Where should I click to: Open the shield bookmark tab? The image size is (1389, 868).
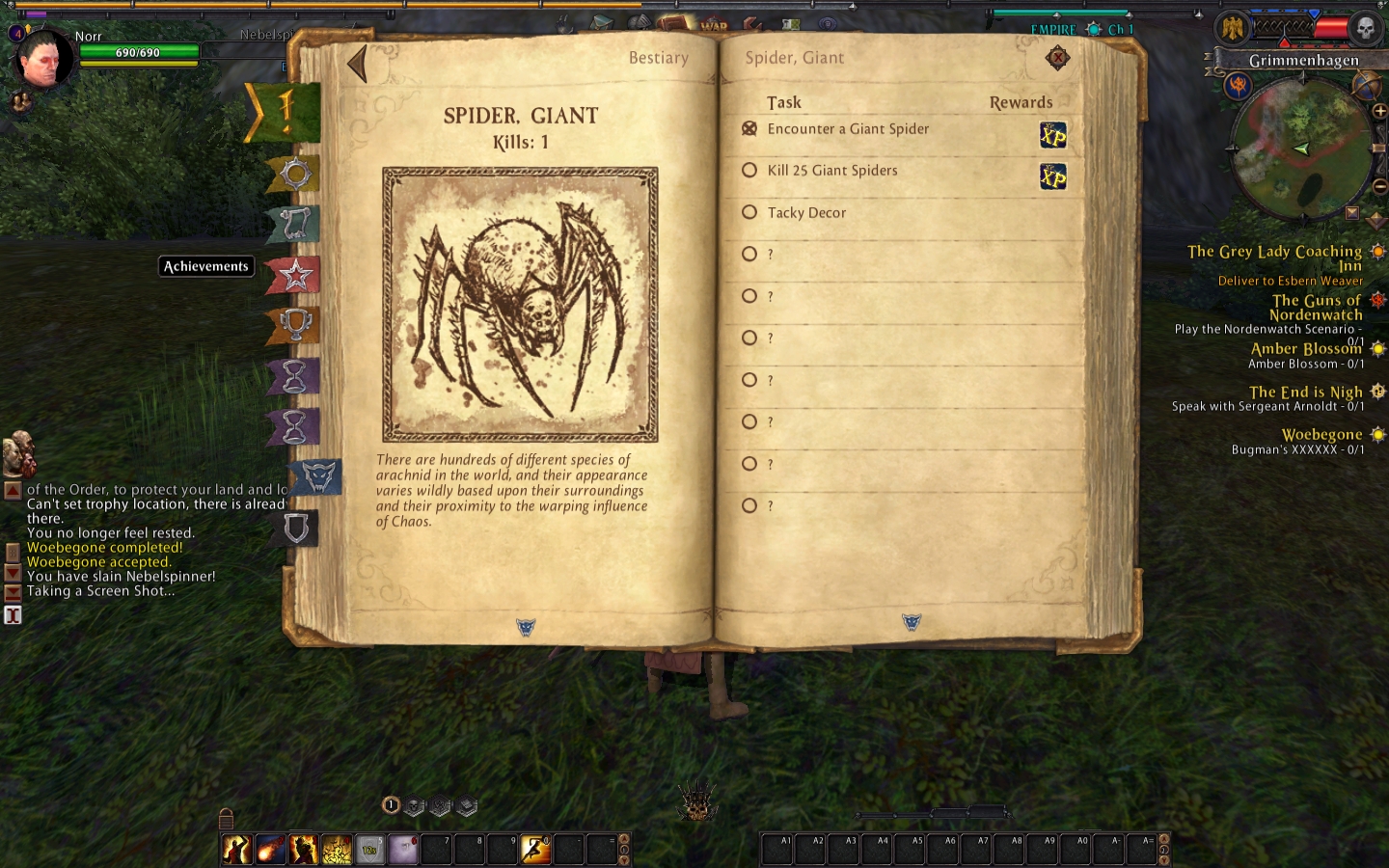click(x=296, y=528)
